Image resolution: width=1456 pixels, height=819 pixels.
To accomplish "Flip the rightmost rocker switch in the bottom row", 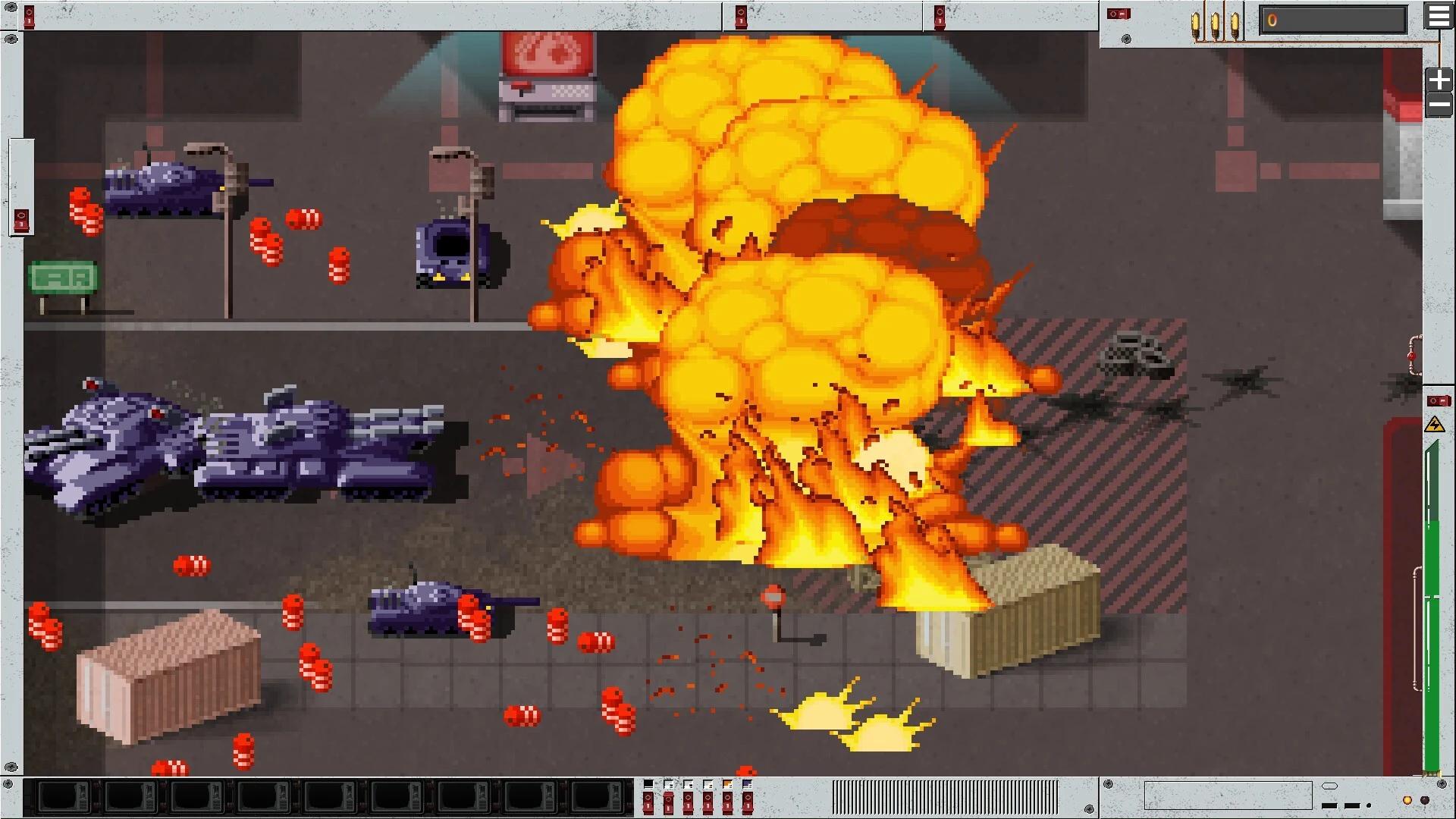I will pos(748,802).
